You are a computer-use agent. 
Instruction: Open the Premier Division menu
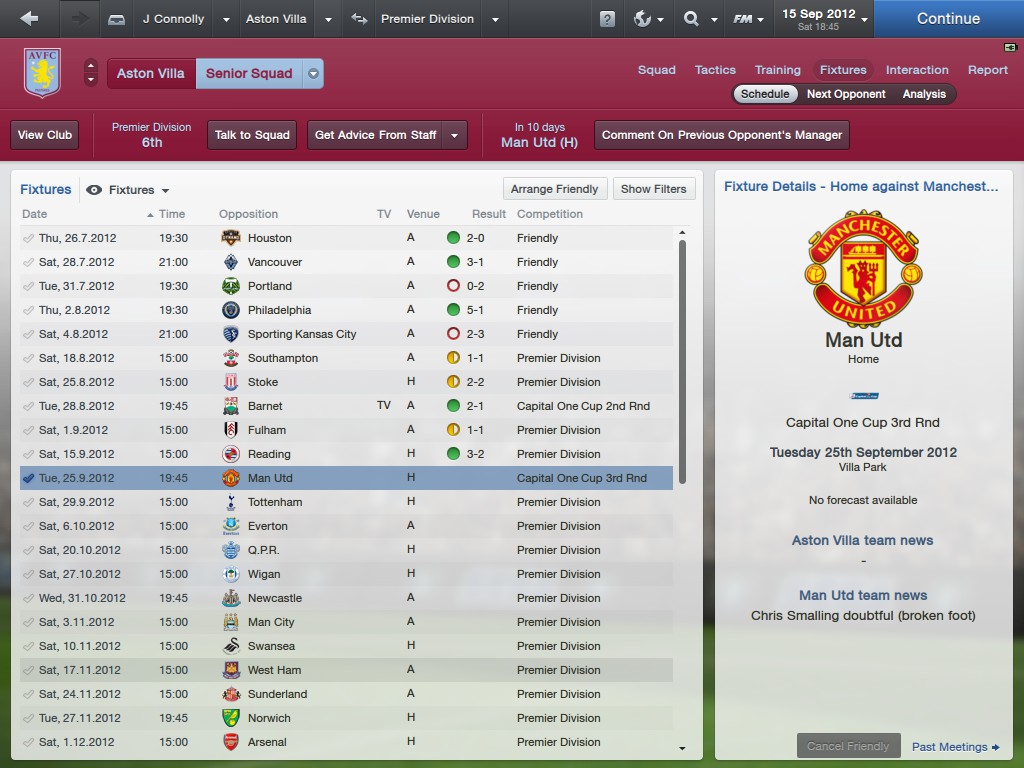(428, 19)
